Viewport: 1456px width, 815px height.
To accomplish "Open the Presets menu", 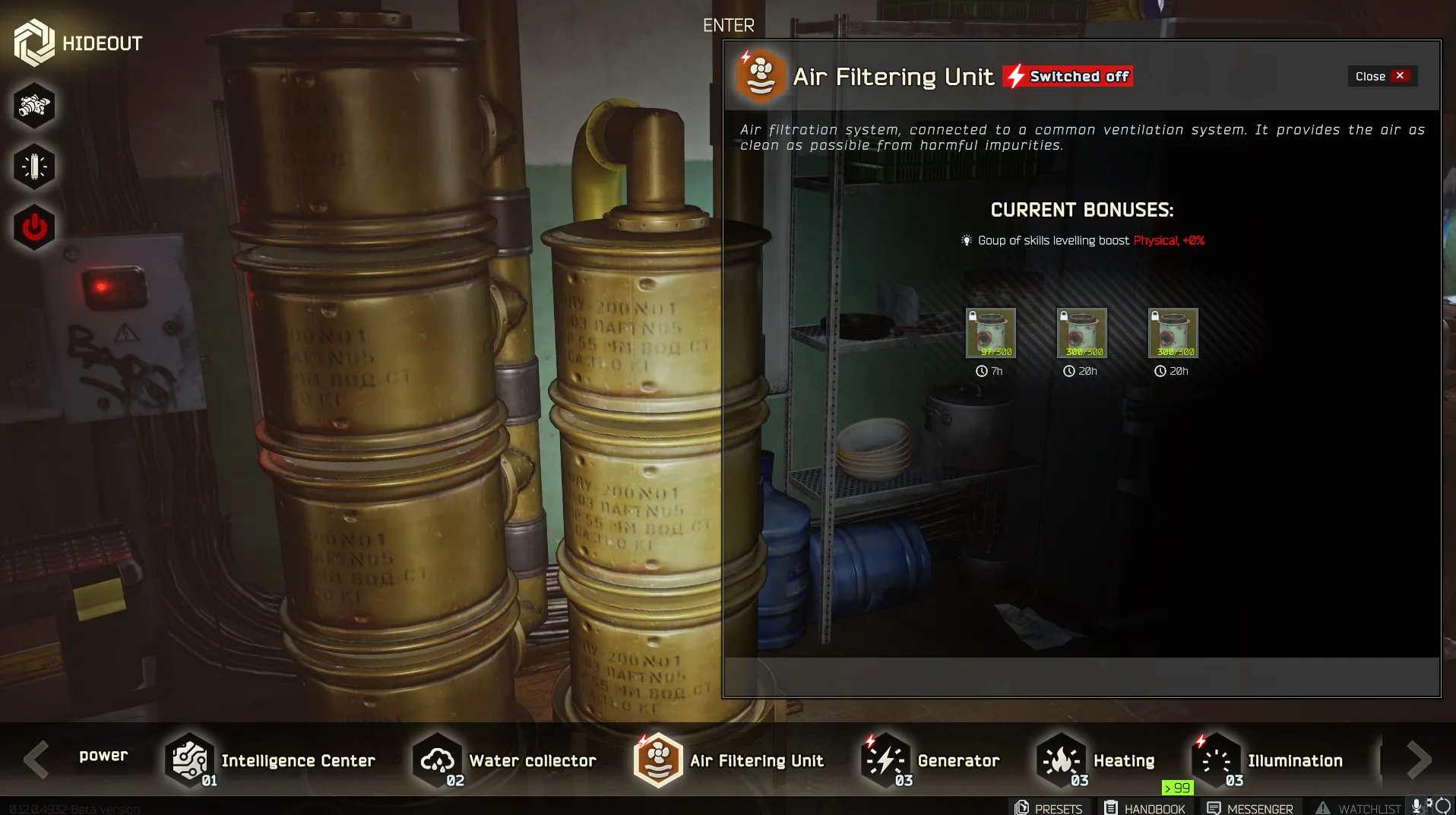I will 1049,808.
